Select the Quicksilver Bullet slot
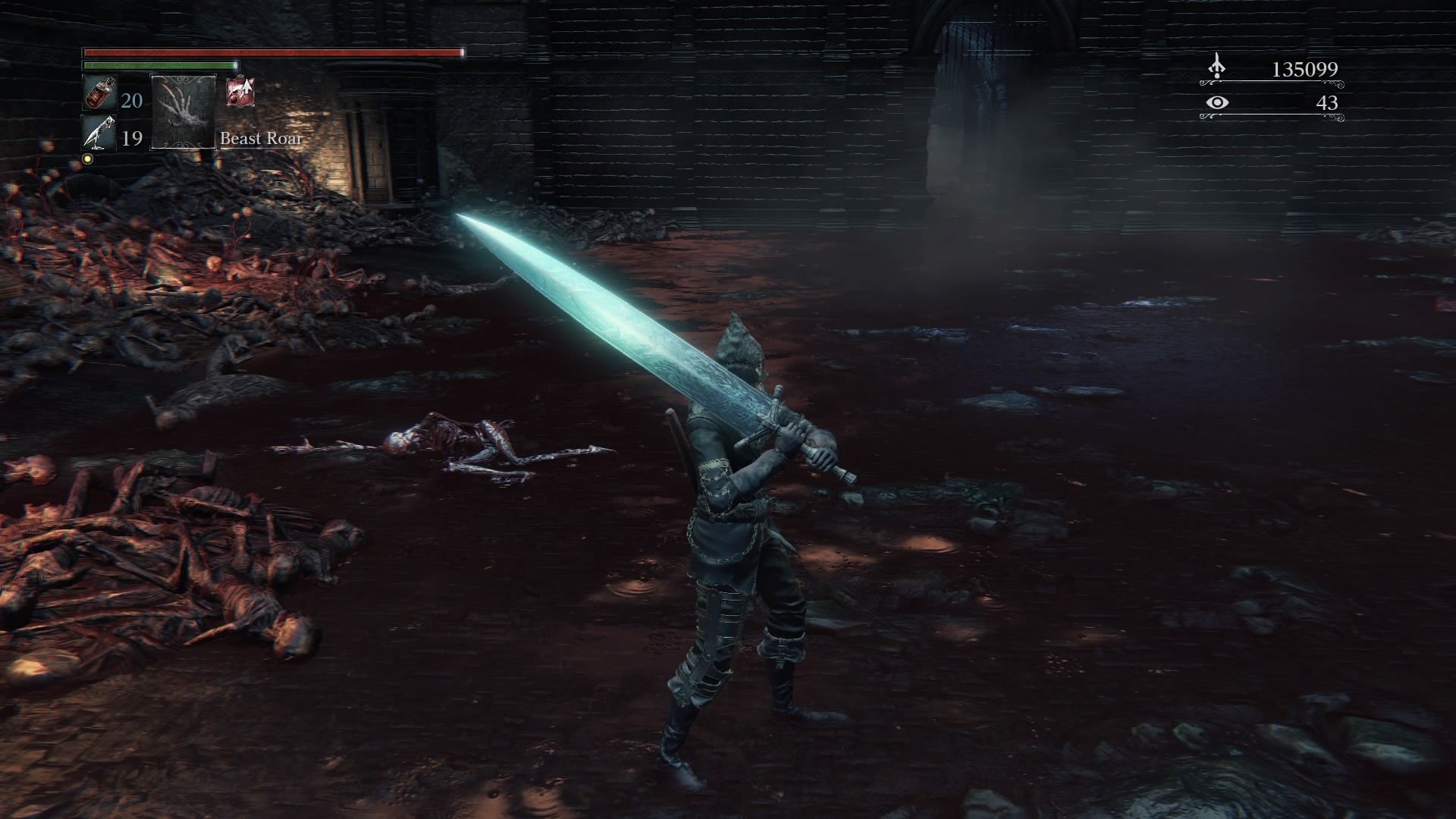The image size is (1456, 819). tap(99, 133)
